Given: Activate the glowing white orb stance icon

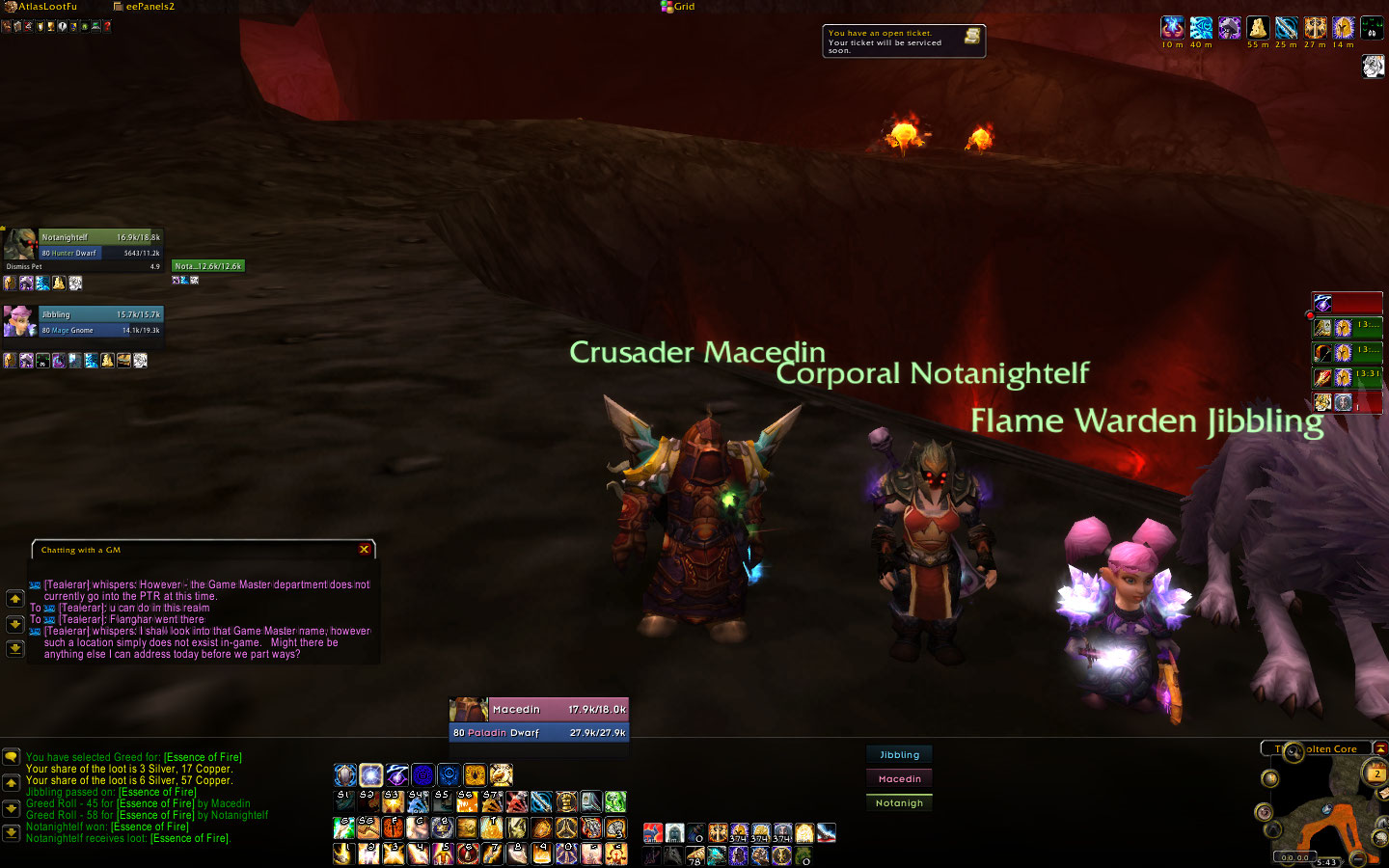Looking at the screenshot, I should 371,775.
